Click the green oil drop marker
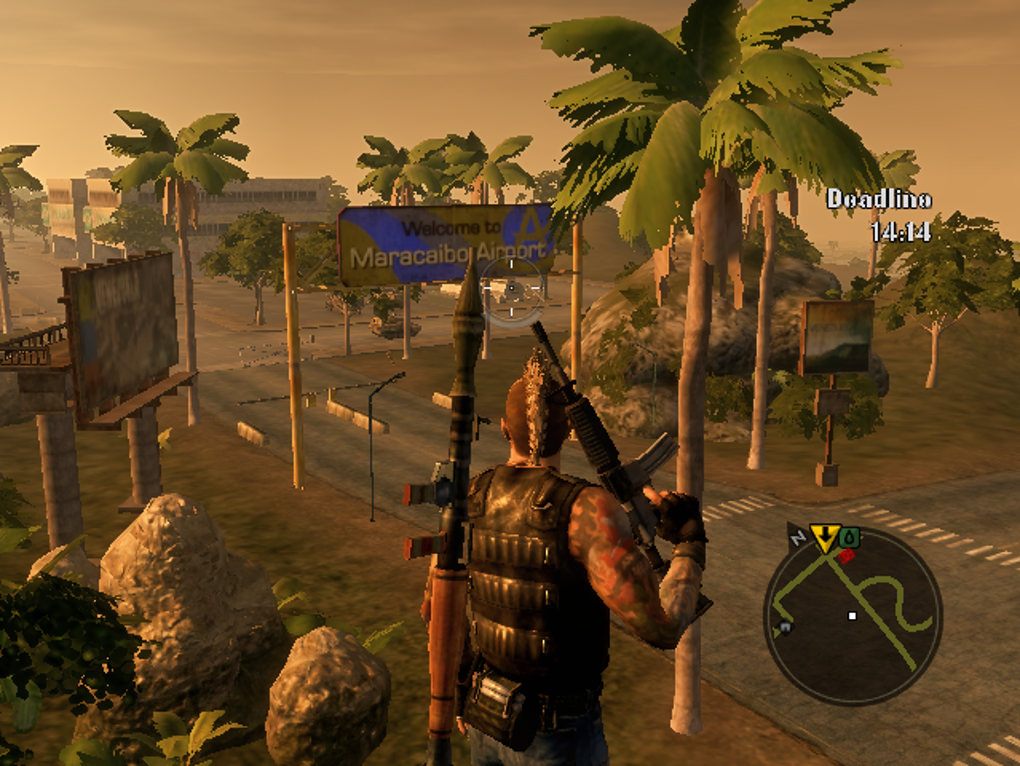This screenshot has height=766, width=1020. (x=849, y=539)
